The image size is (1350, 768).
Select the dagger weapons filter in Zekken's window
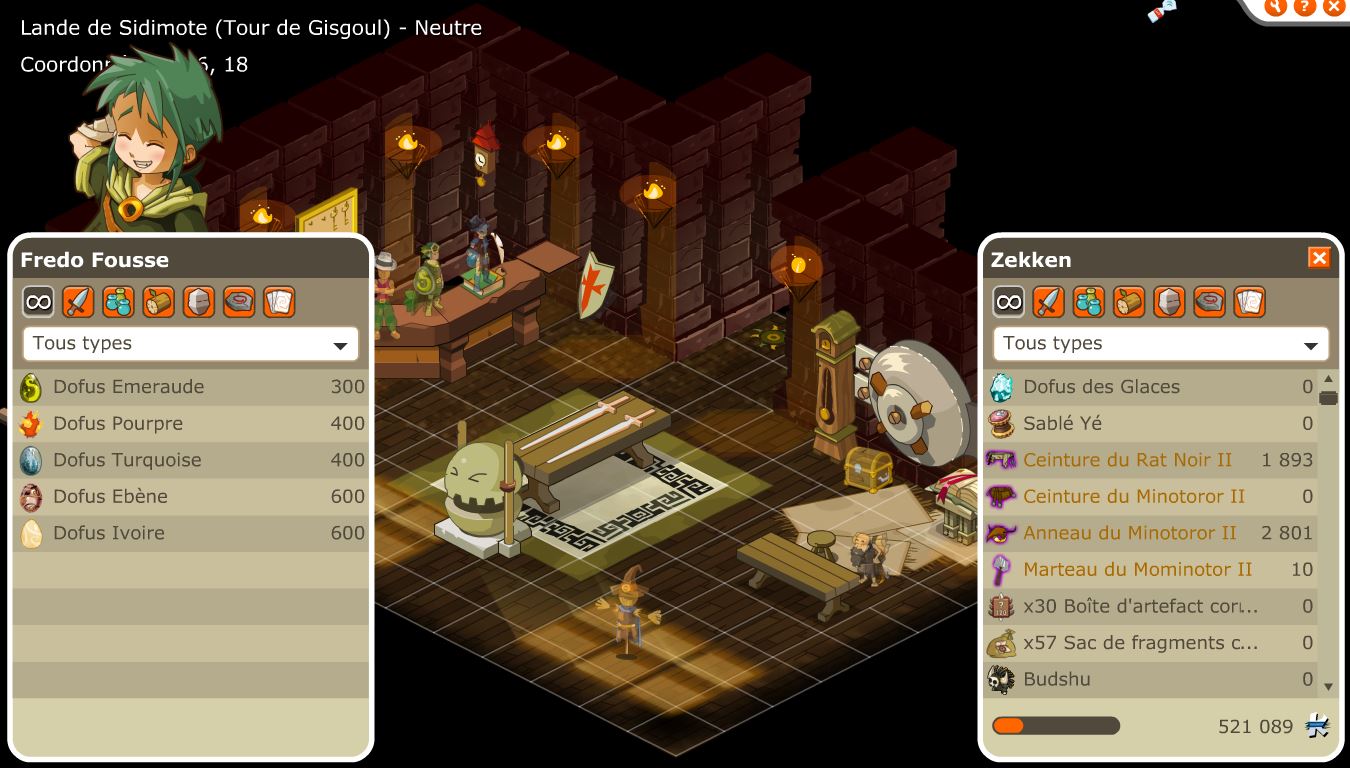click(1048, 301)
